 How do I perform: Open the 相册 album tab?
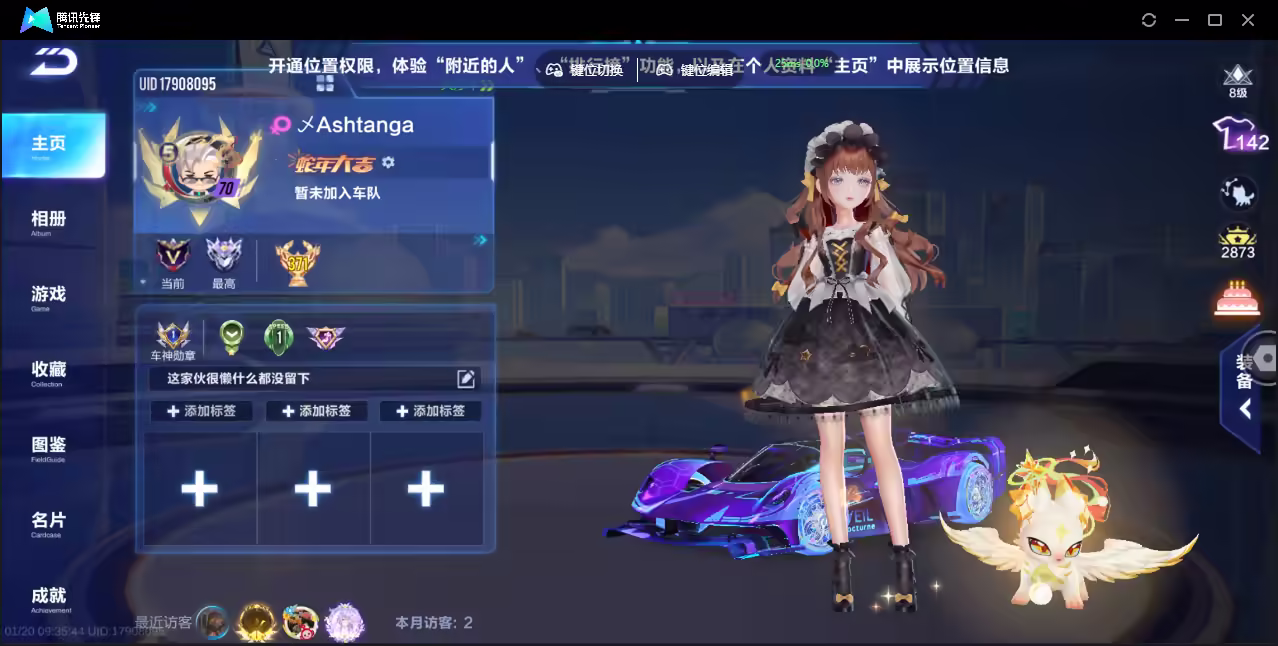coord(49,220)
